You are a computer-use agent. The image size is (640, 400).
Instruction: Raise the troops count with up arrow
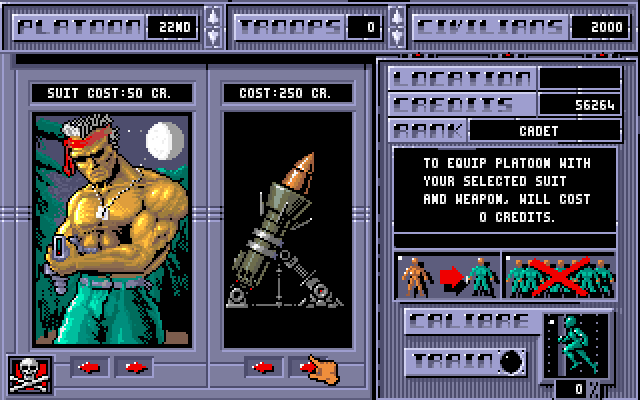pyautogui.click(x=395, y=17)
